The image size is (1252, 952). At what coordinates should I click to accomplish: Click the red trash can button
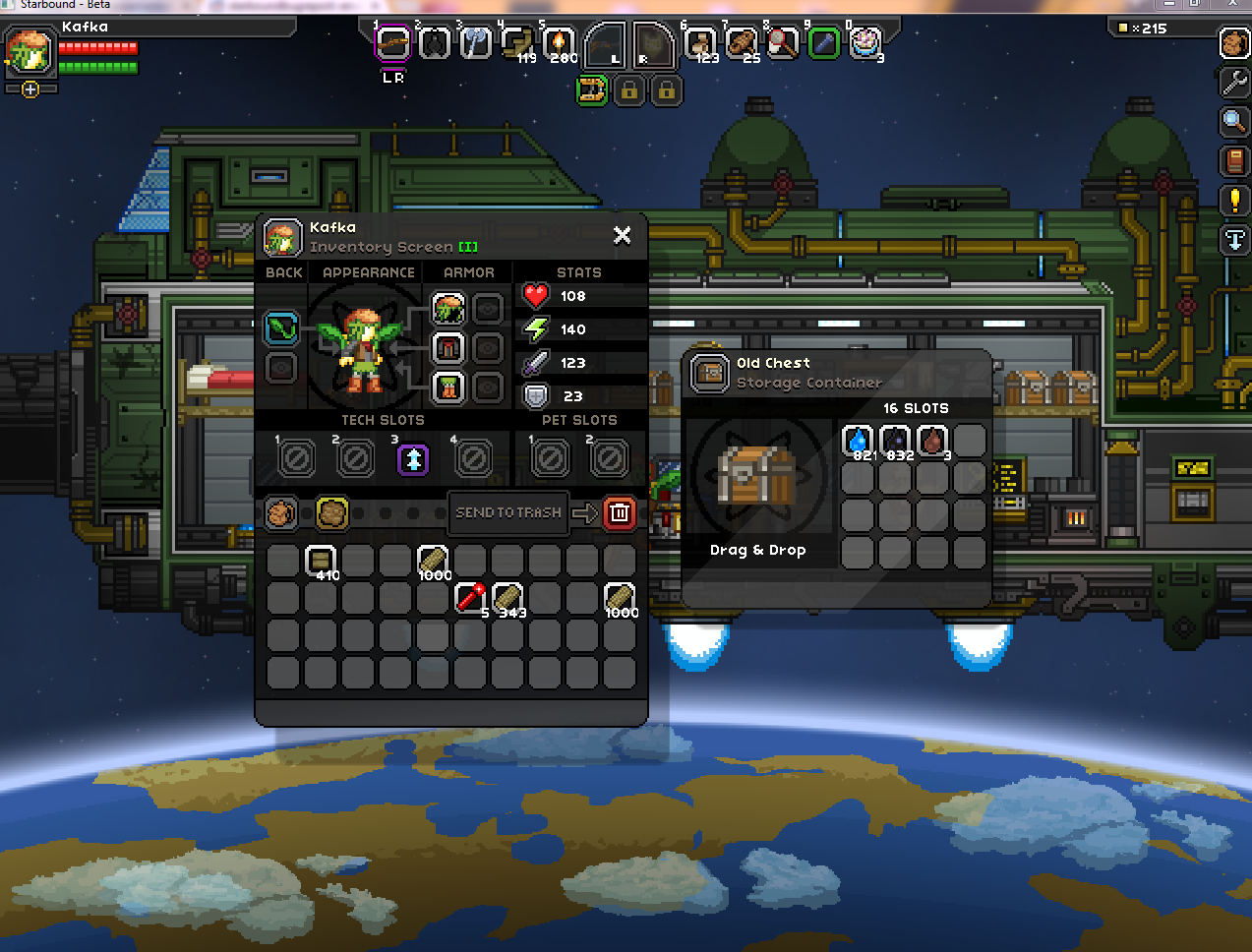pos(619,512)
